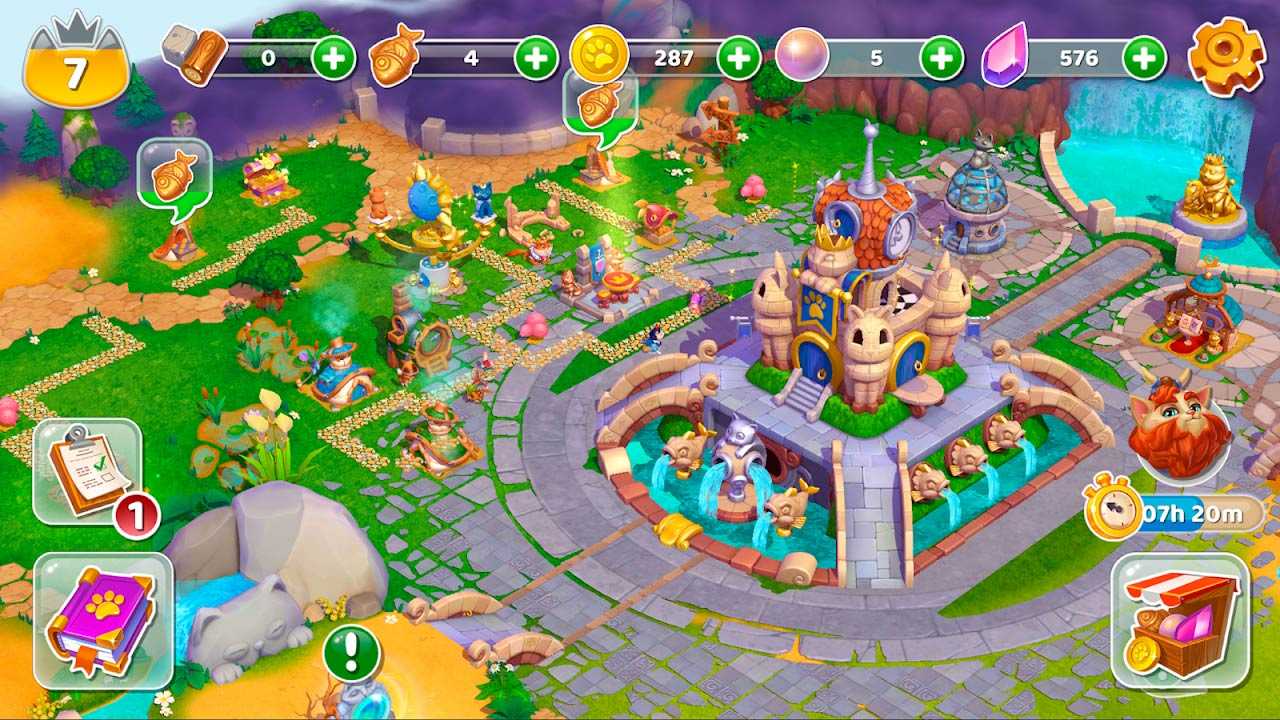Open the settings gear menu
Image resolution: width=1280 pixels, height=720 pixels.
tap(1226, 57)
